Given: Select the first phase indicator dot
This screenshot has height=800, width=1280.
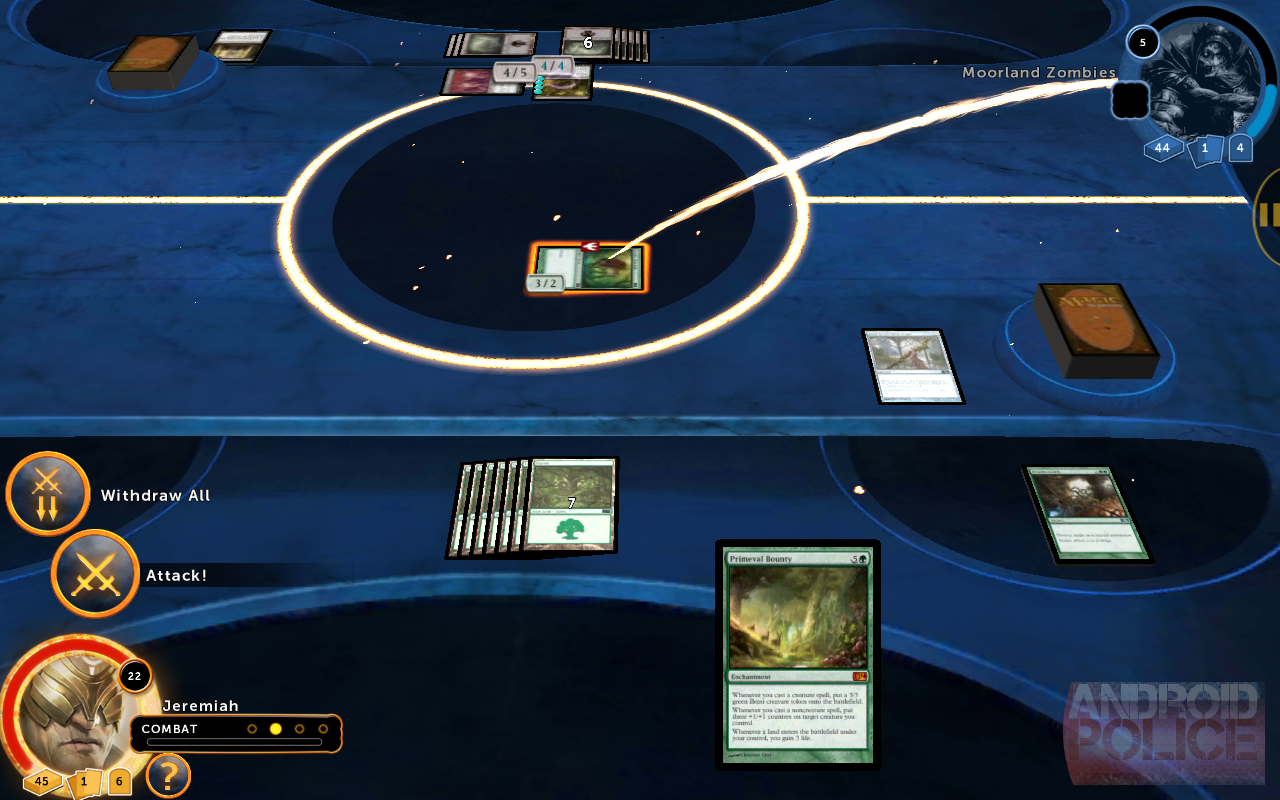Looking at the screenshot, I should 252,729.
